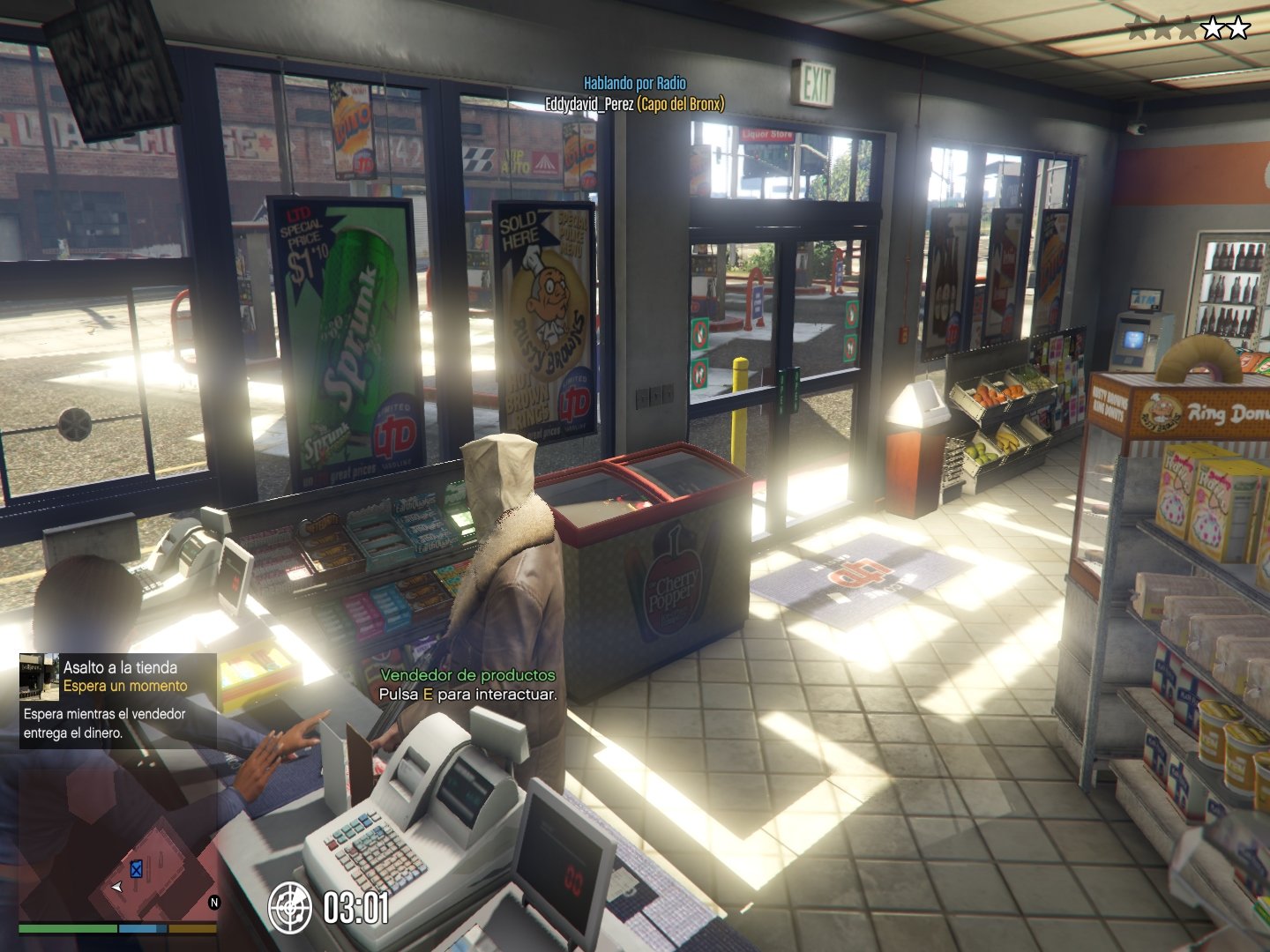1270x952 pixels.
Task: Click the store thumbnail in the robbery notification
Action: 39,676
